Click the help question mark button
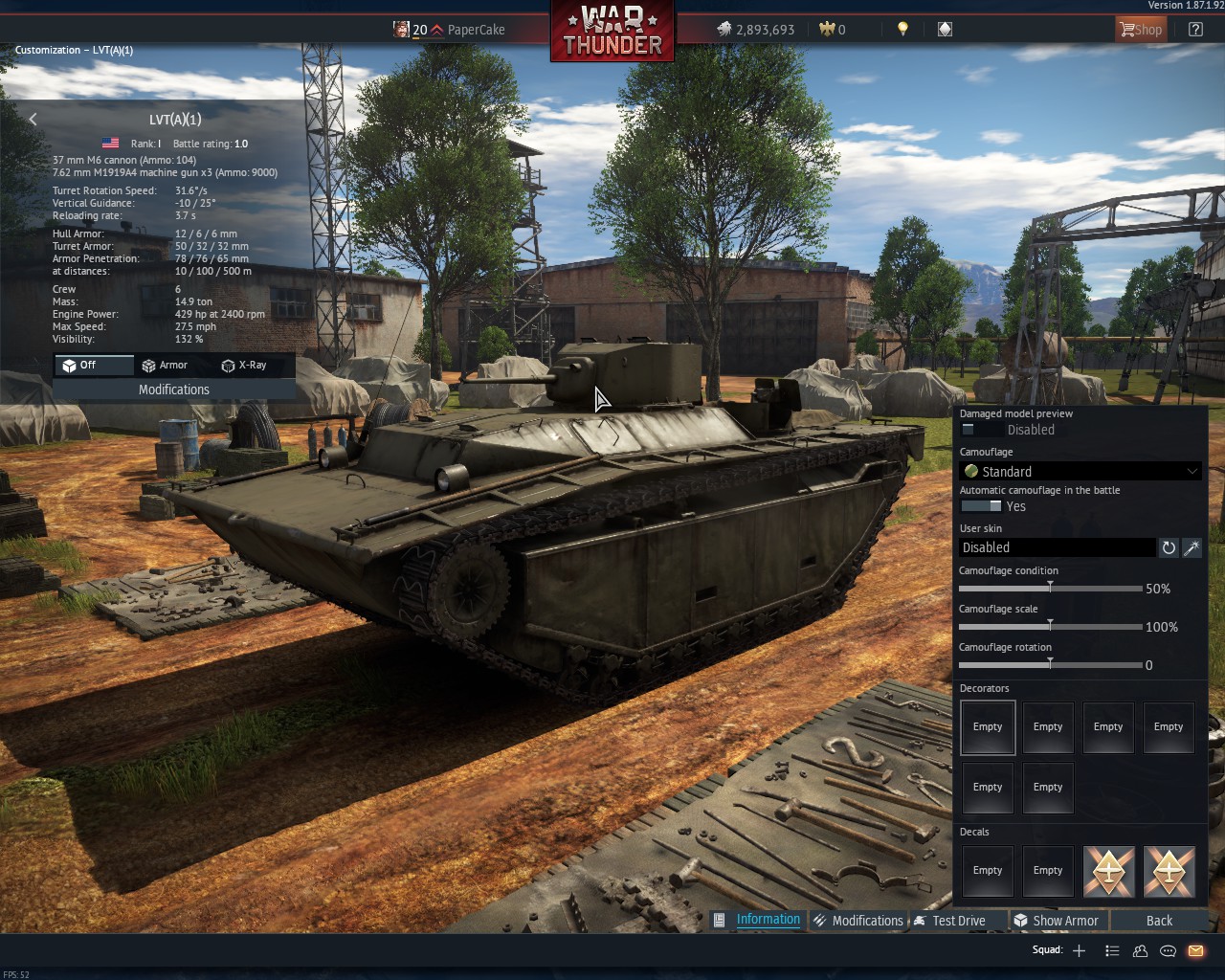 point(1195,30)
